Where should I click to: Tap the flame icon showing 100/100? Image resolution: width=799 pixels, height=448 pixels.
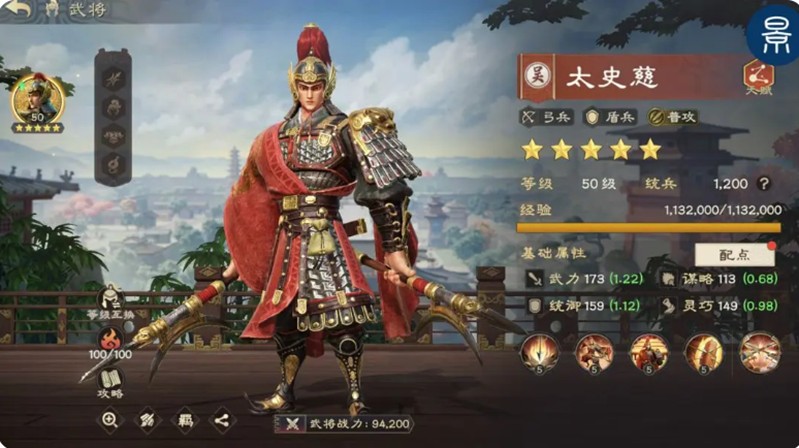[x=110, y=340]
